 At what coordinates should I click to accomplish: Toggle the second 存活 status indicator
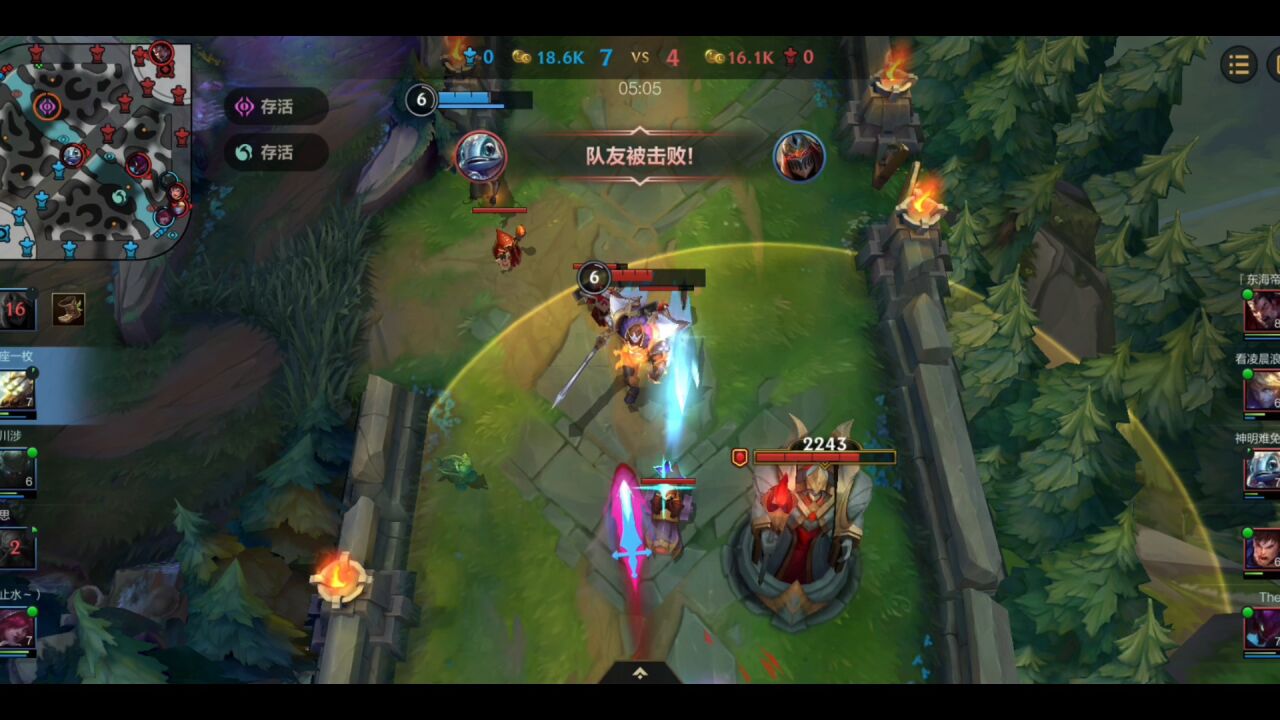[277, 152]
